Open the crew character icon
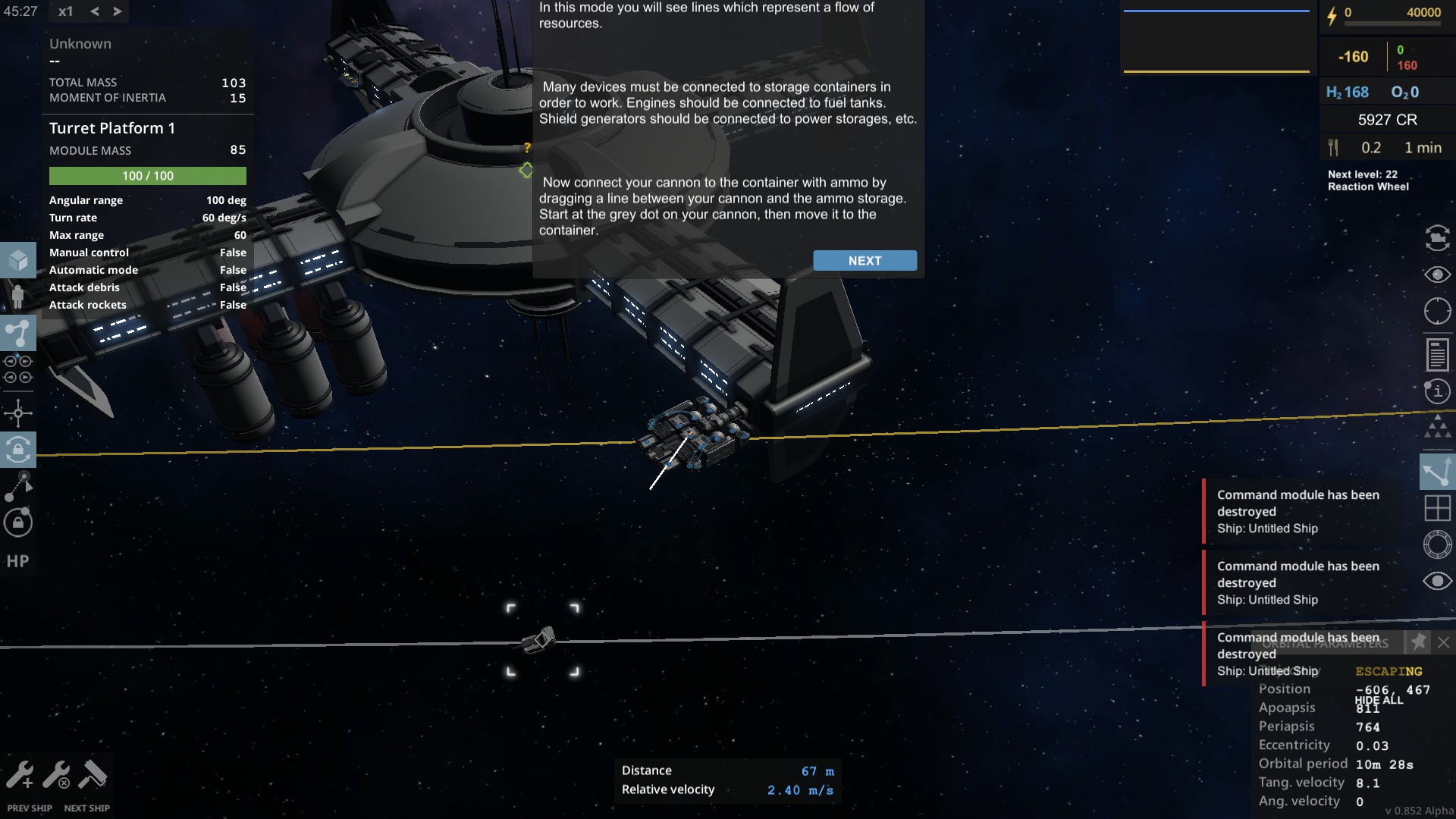Image resolution: width=1456 pixels, height=819 pixels. tap(17, 297)
